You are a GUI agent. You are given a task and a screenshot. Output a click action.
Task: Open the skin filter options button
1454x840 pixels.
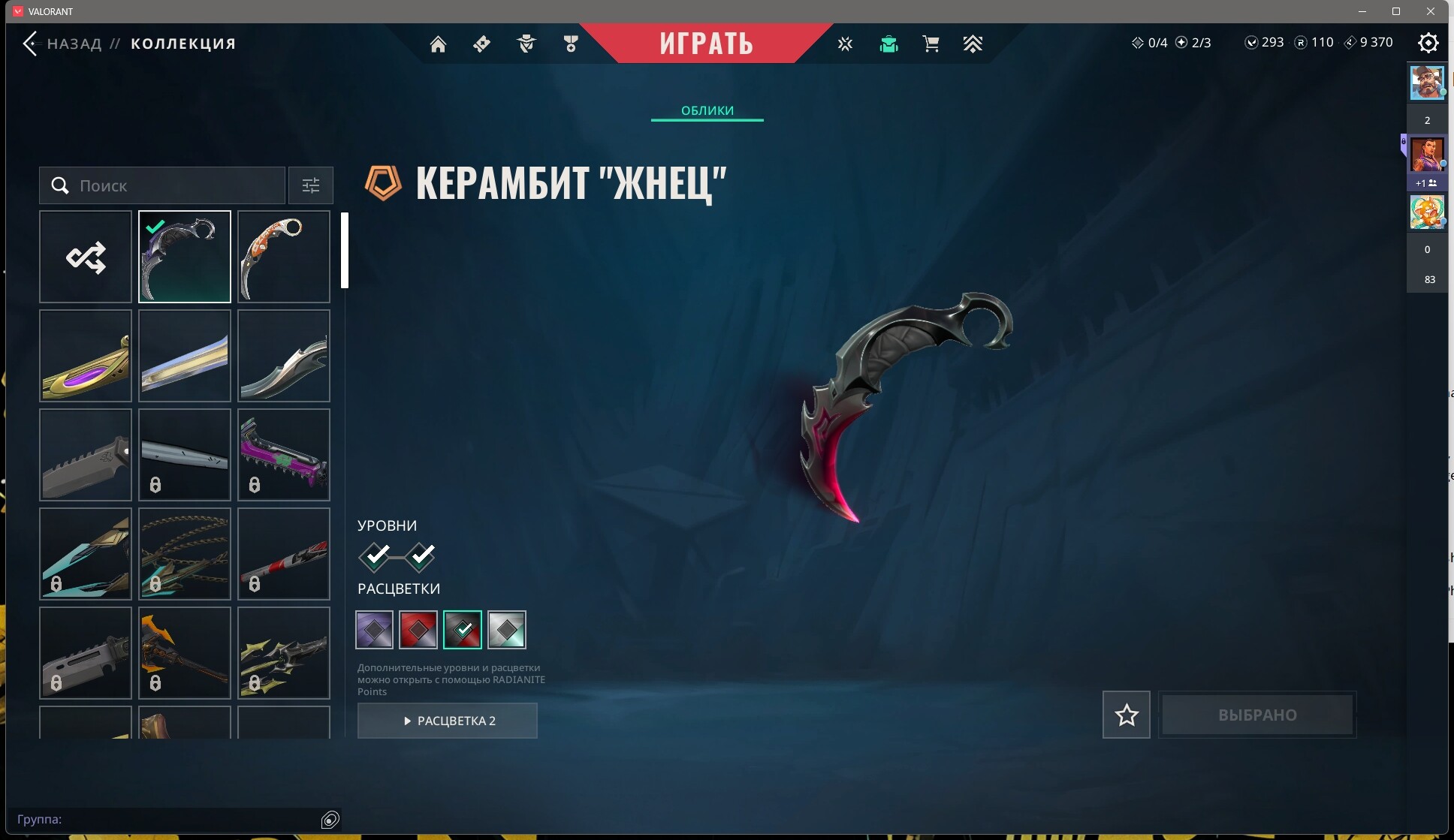[x=310, y=185]
